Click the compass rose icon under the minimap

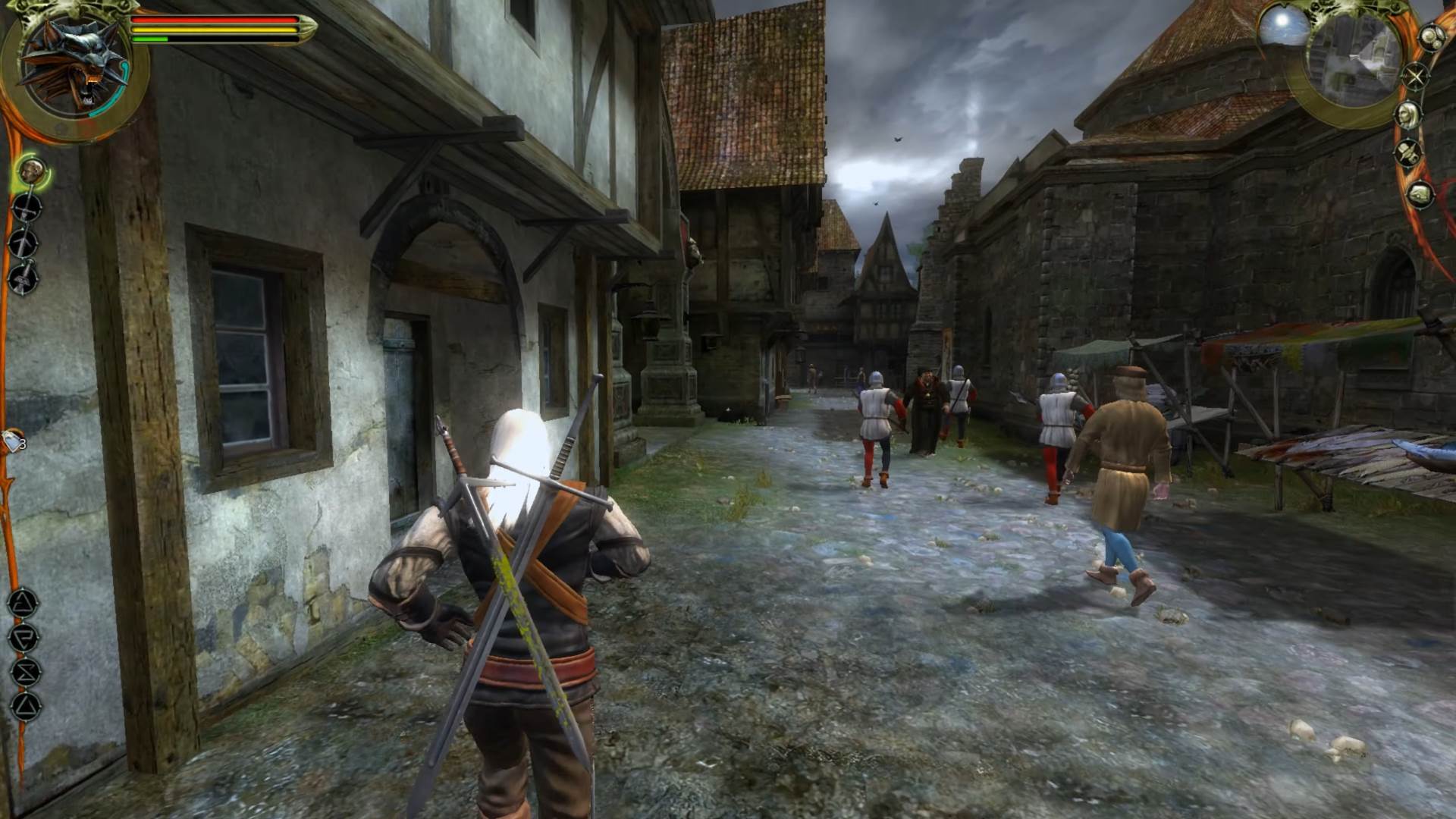pyautogui.click(x=1416, y=77)
